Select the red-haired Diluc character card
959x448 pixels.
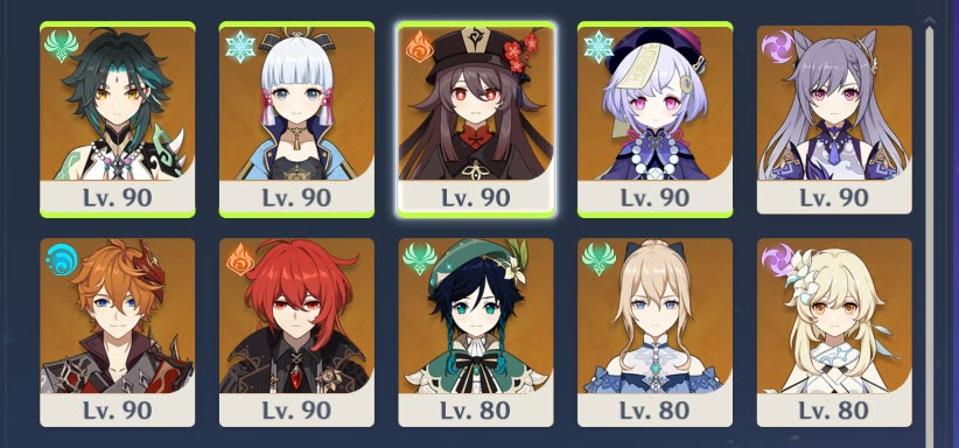[296, 330]
